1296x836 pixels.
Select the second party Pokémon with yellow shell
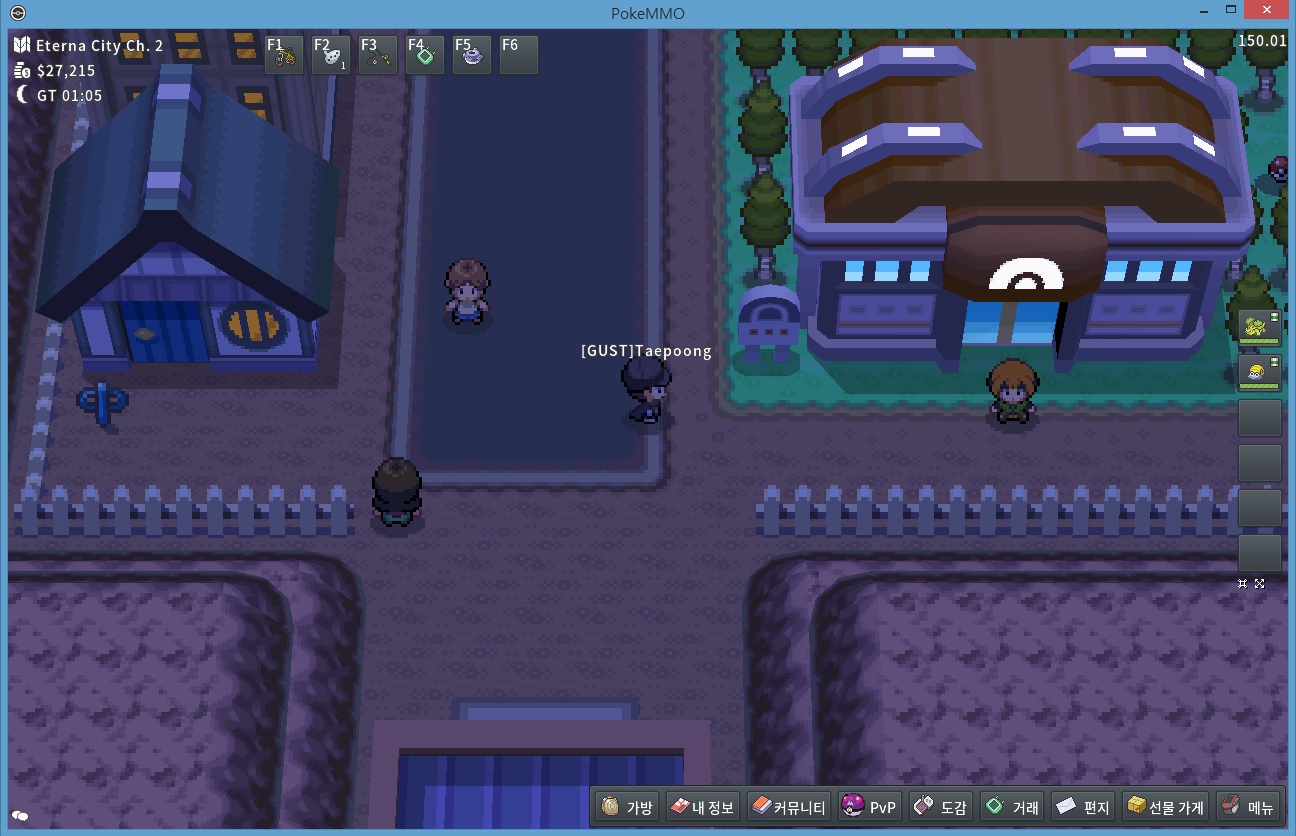tap(1259, 373)
